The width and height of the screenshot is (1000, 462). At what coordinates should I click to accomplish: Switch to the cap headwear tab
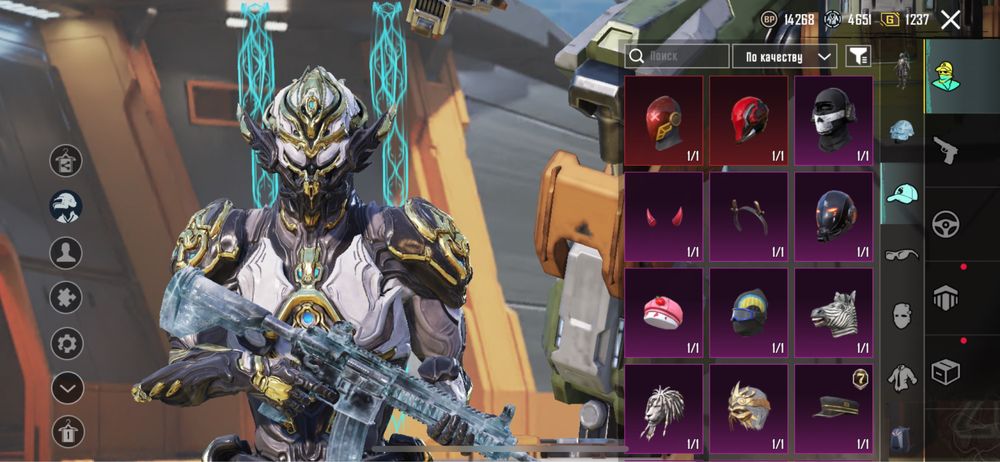pyautogui.click(x=902, y=192)
